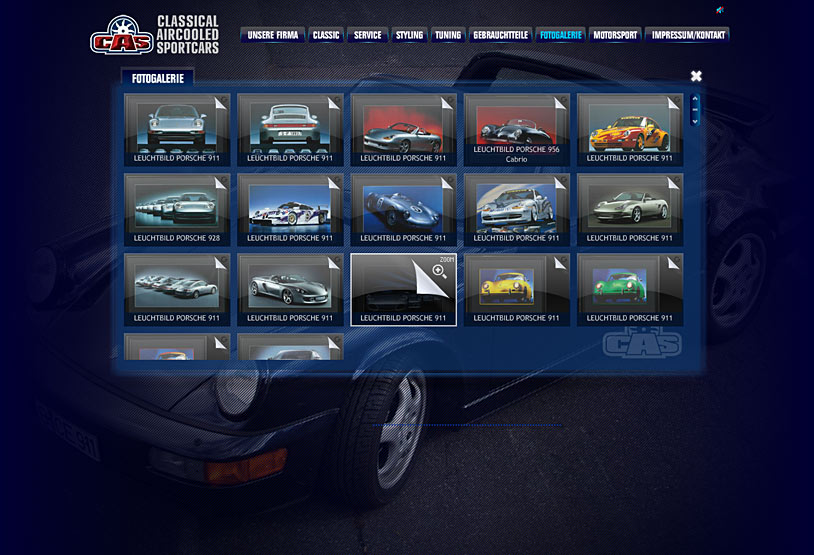Open the green pop-art Porsche thumbnail
Viewport: 814px width, 555px height.
(630, 289)
